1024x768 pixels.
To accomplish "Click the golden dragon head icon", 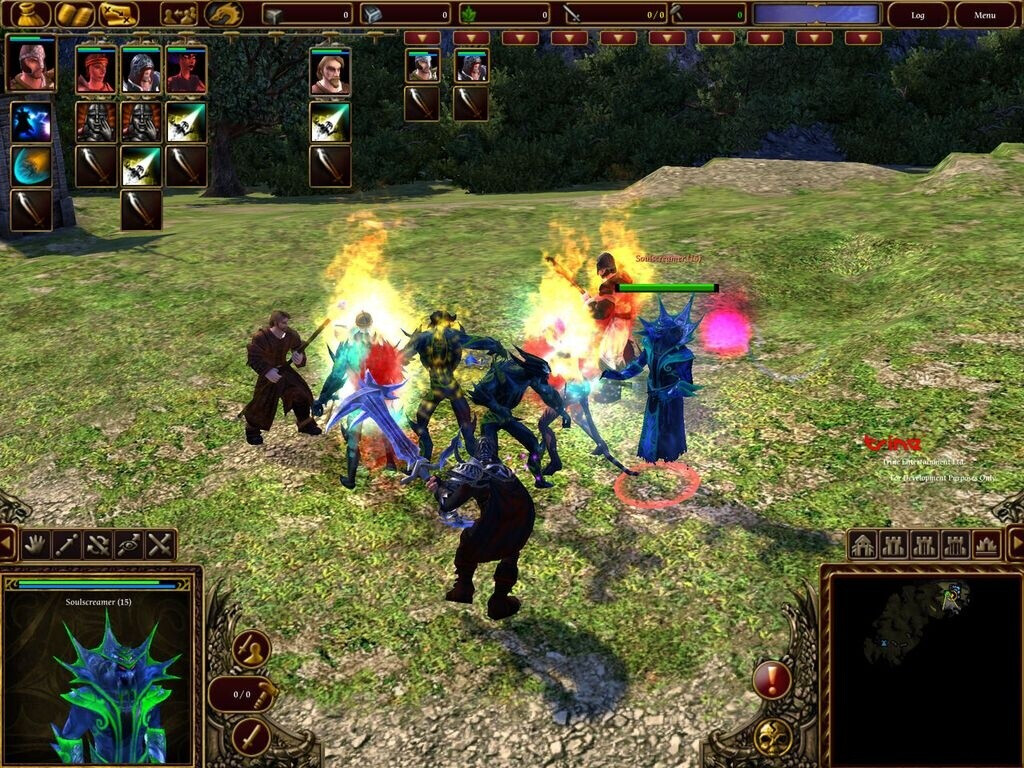I will (x=223, y=14).
